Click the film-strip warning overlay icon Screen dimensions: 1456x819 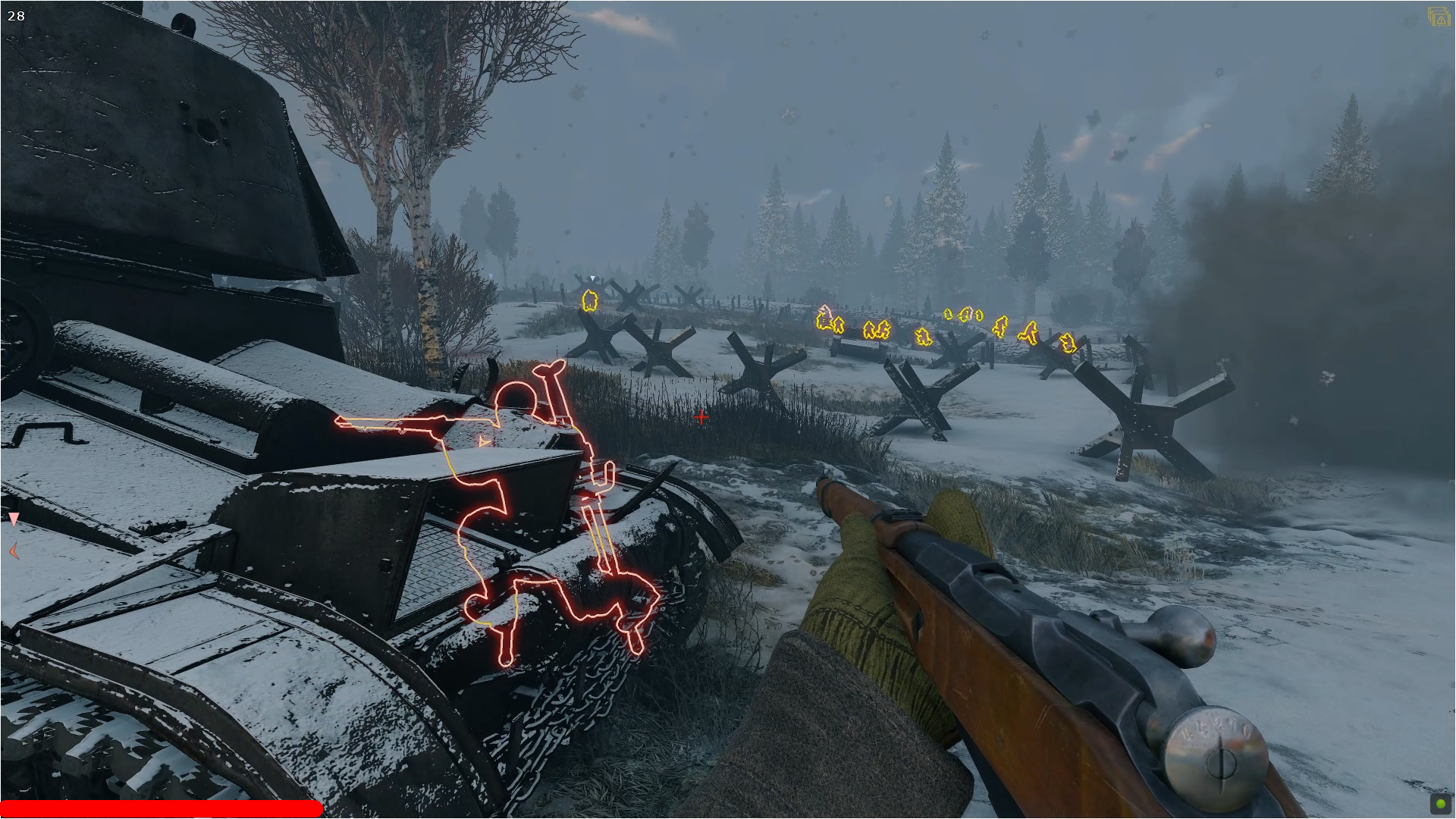coord(1438,17)
